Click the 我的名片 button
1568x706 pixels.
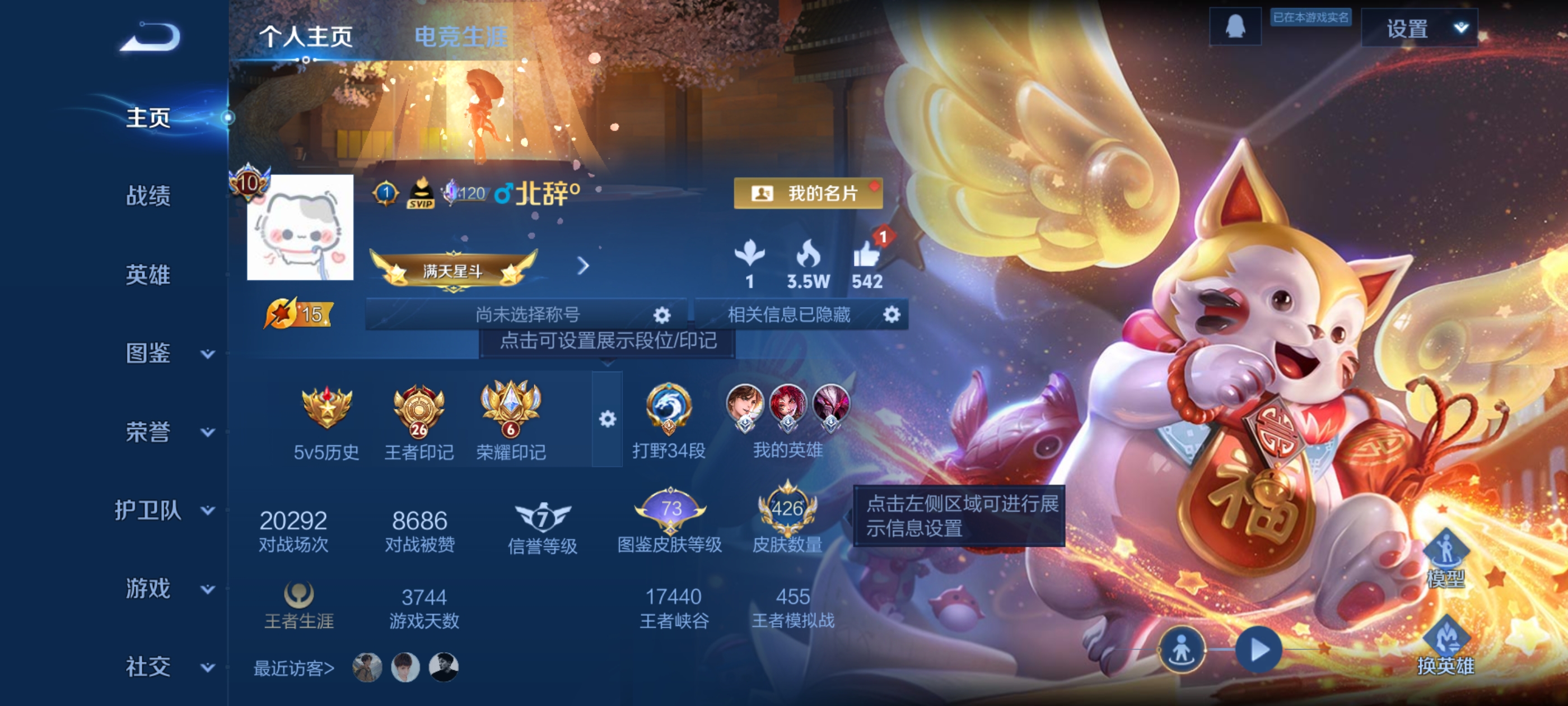click(x=810, y=194)
